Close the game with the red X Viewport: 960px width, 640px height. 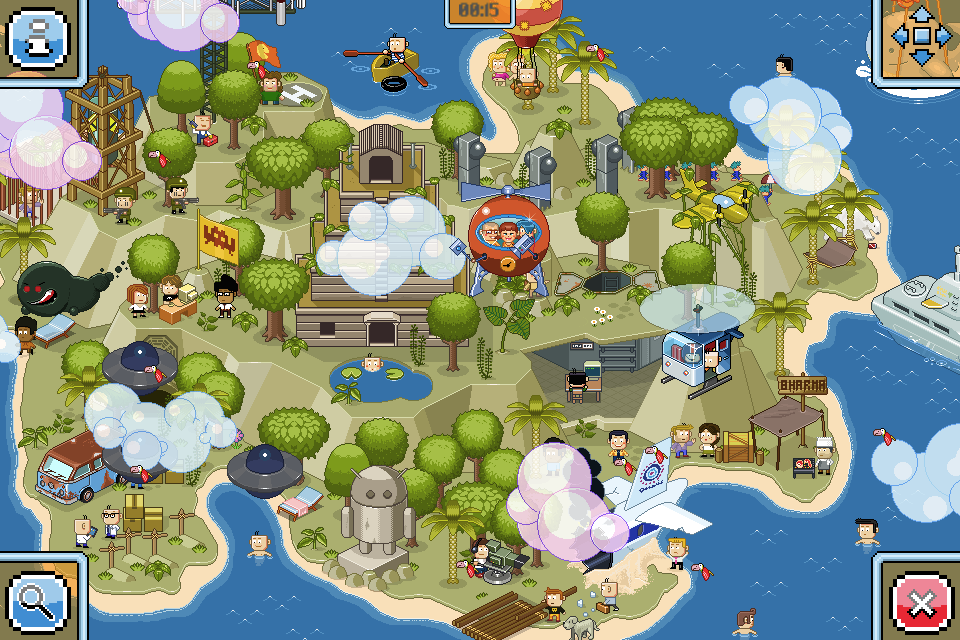point(922,603)
